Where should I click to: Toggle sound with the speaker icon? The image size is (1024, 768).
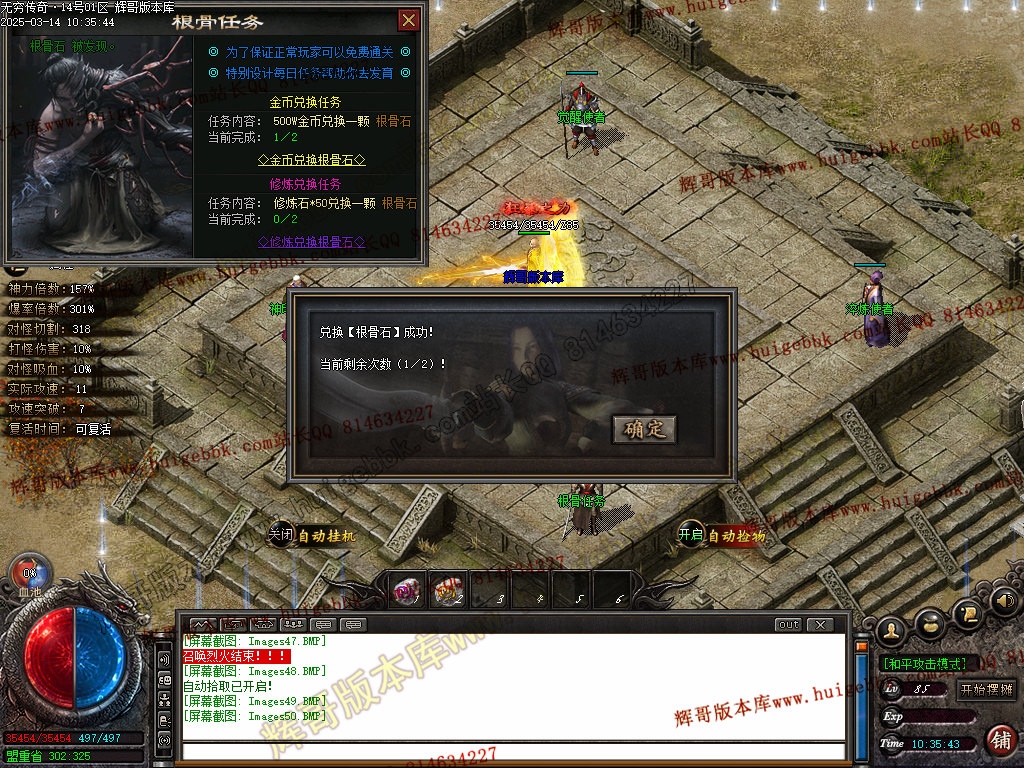point(1004,601)
